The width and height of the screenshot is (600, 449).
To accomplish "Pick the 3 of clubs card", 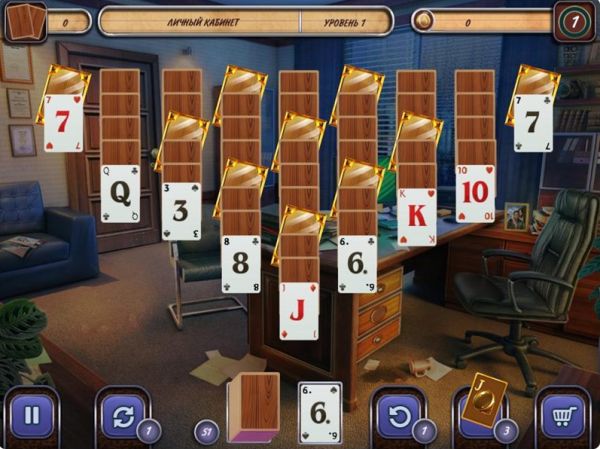I will 181,210.
